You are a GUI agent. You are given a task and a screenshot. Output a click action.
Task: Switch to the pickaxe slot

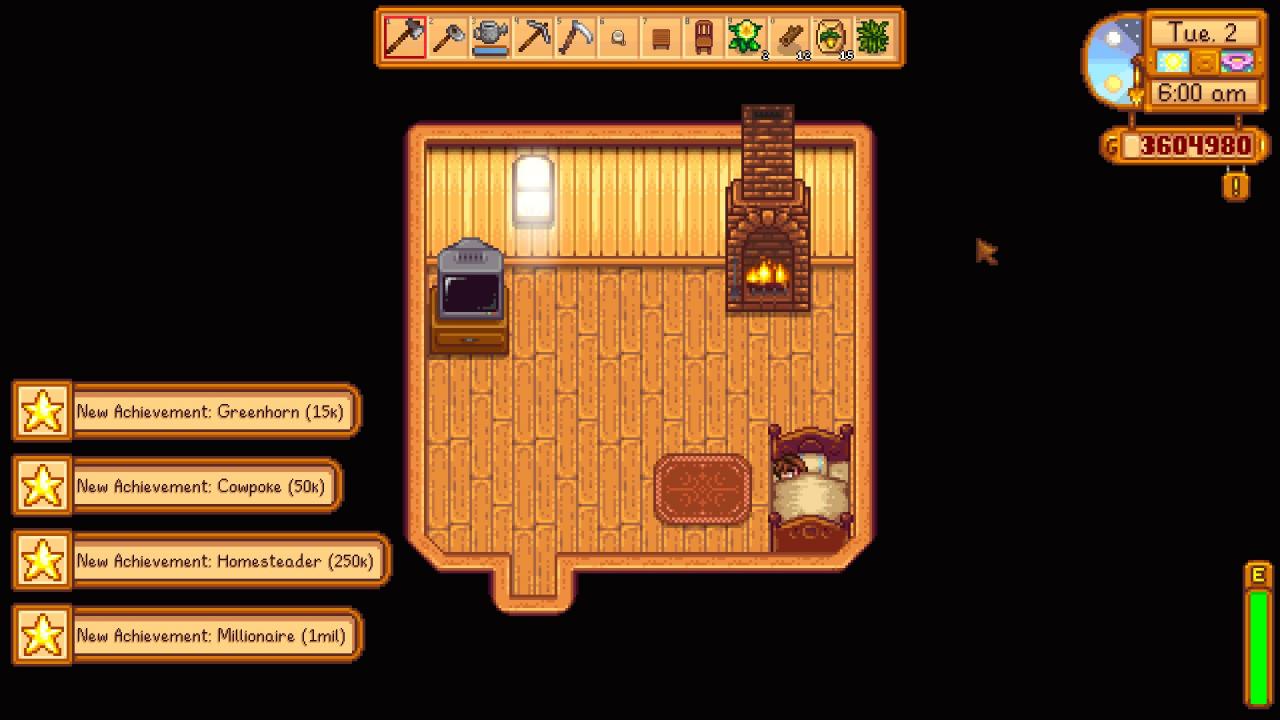(533, 38)
